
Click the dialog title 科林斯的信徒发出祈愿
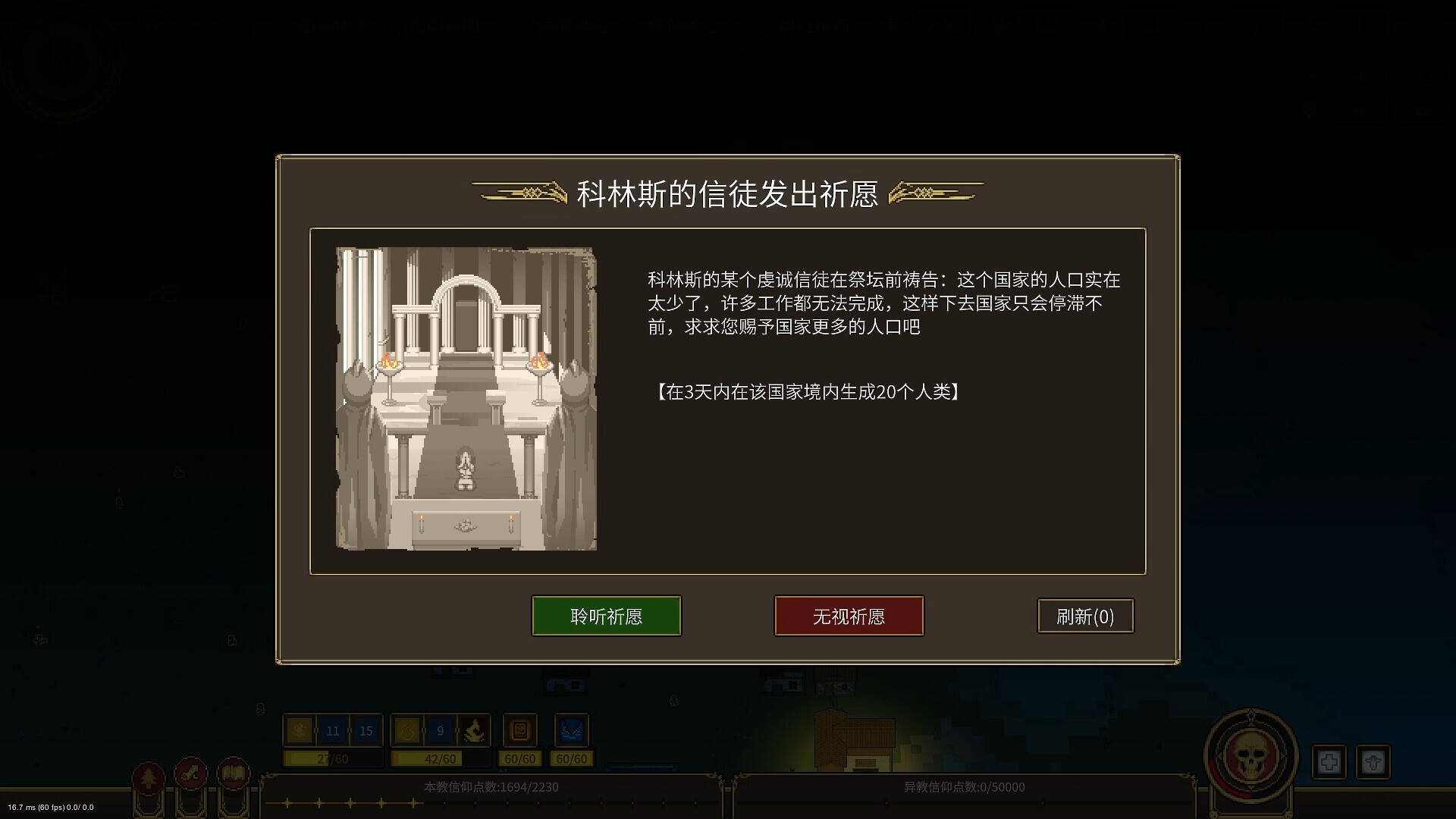727,195
